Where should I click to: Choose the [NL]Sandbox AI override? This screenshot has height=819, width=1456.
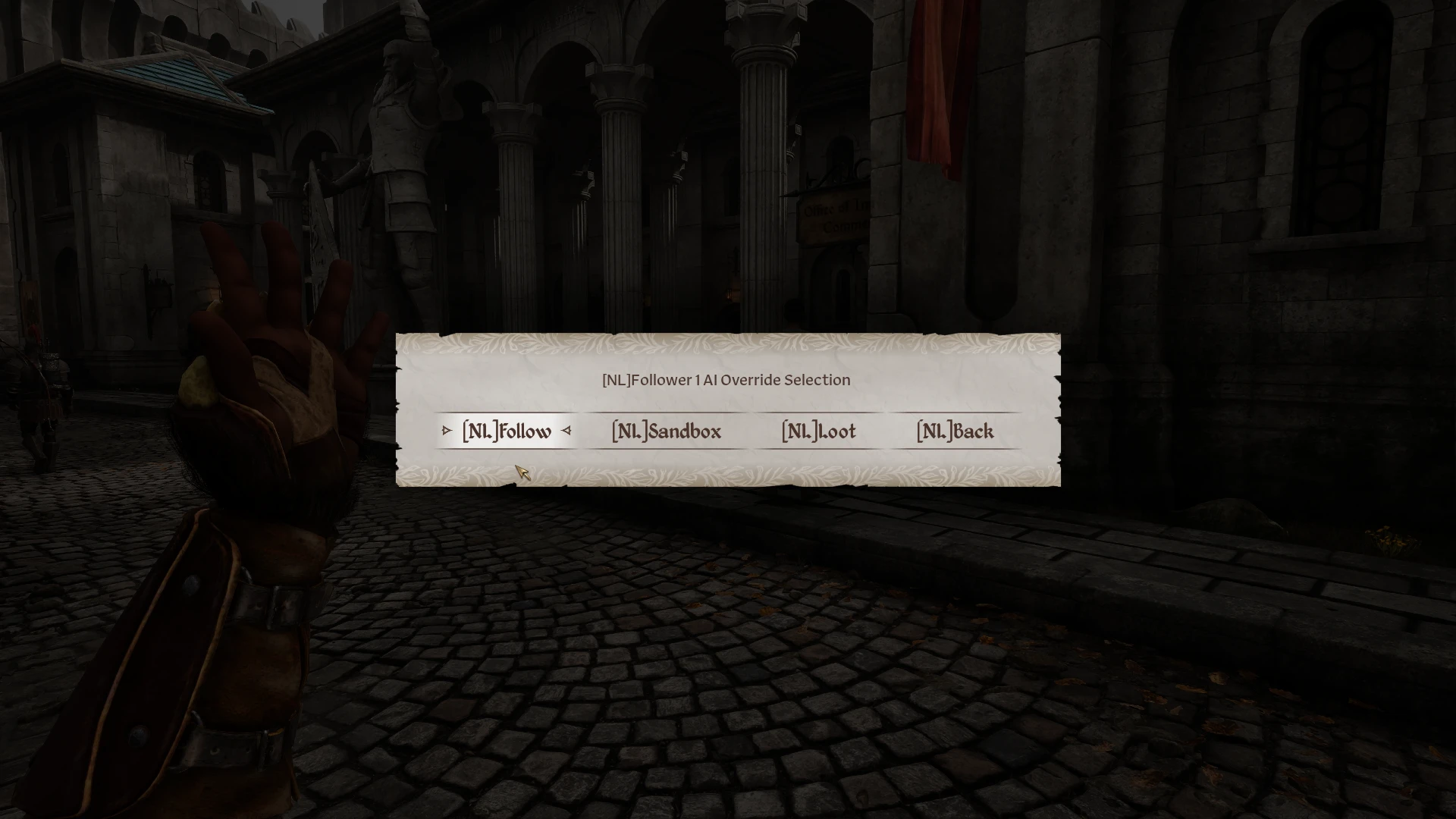[x=666, y=431]
